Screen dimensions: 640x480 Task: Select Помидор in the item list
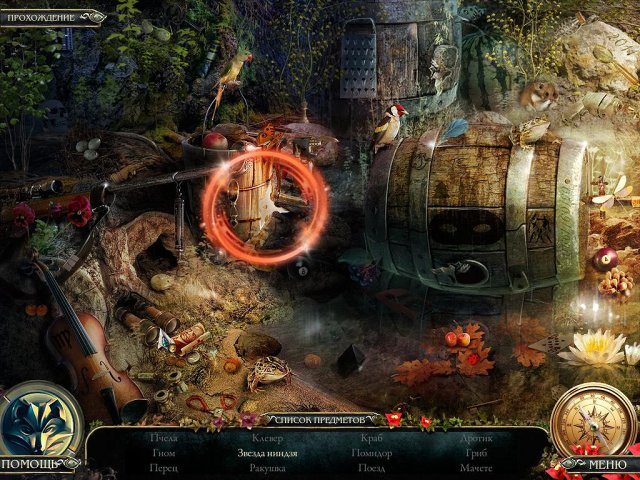point(372,453)
